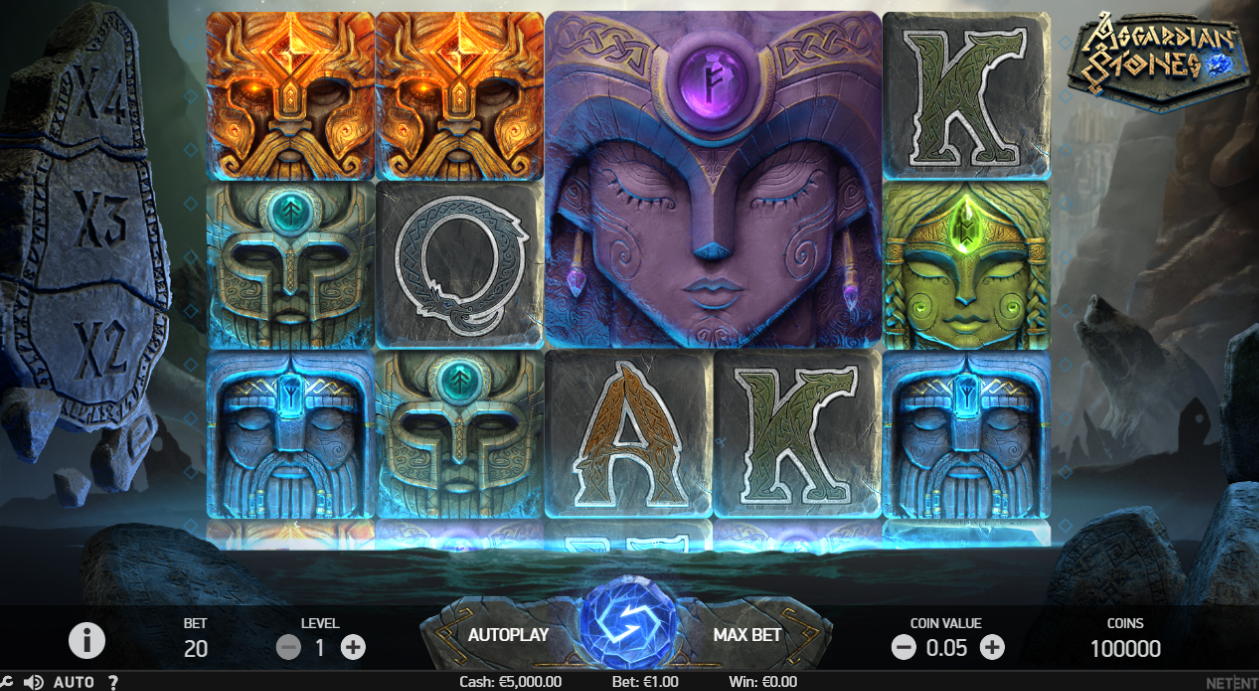Open help with the question mark
The height and width of the screenshot is (691, 1259).
tap(113, 682)
